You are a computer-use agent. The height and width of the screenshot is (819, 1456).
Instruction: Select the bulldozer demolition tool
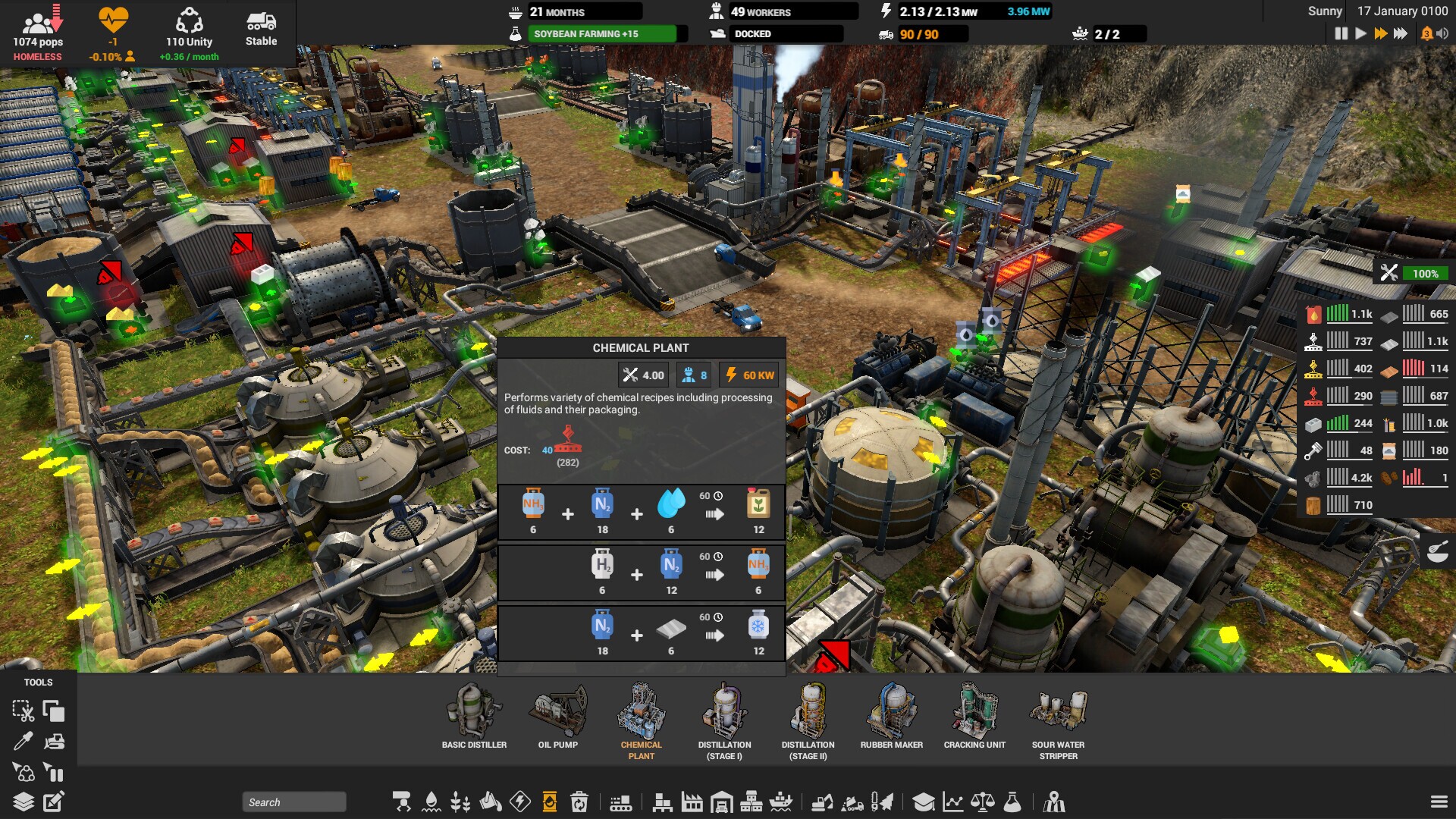pyautogui.click(x=53, y=742)
